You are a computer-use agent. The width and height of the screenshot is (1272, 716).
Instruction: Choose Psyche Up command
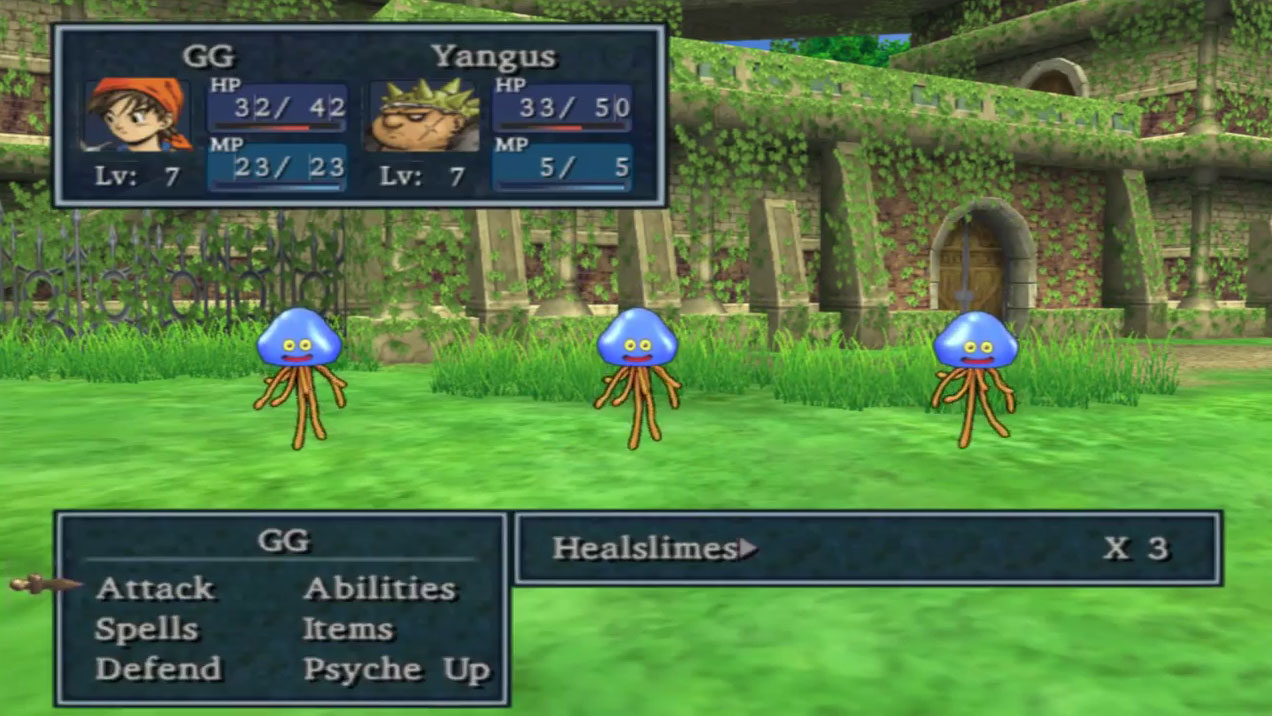tap(396, 669)
